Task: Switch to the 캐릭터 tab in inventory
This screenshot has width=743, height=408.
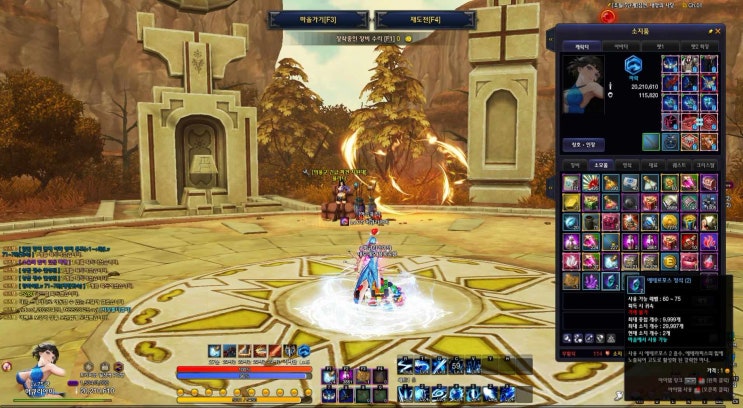Action: pyautogui.click(x=581, y=46)
